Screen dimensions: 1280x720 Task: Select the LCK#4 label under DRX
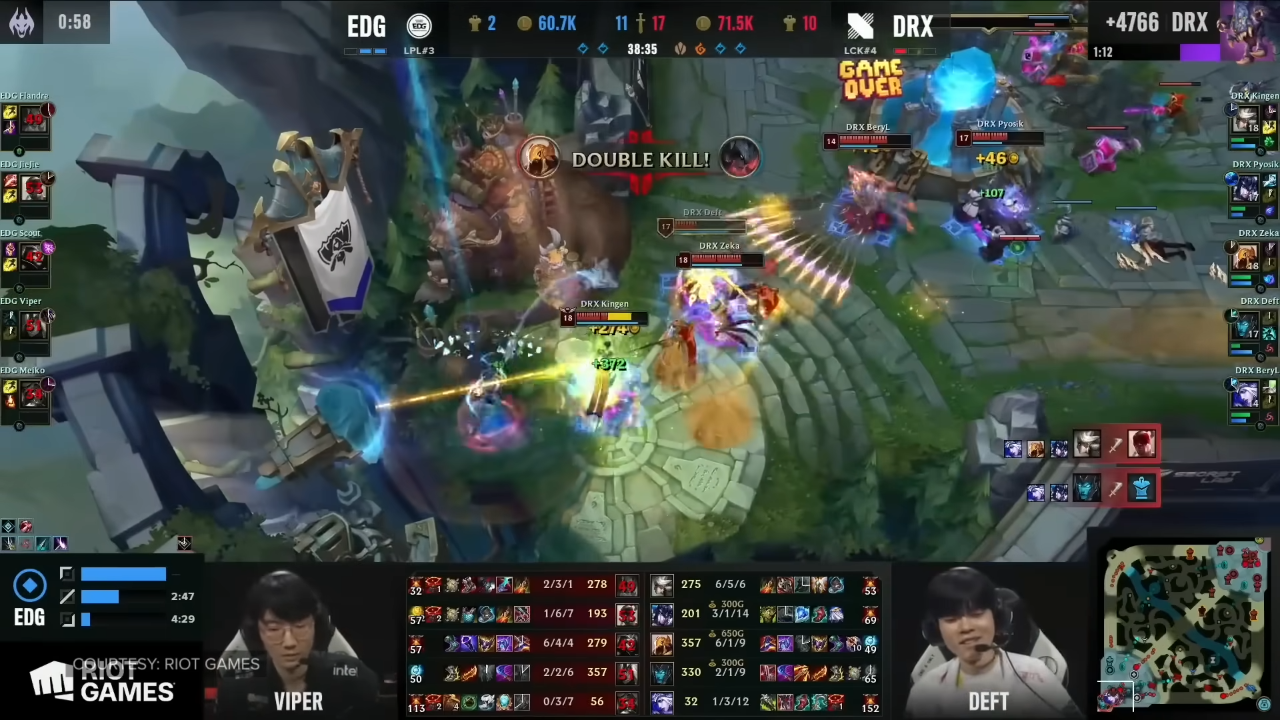point(861,50)
